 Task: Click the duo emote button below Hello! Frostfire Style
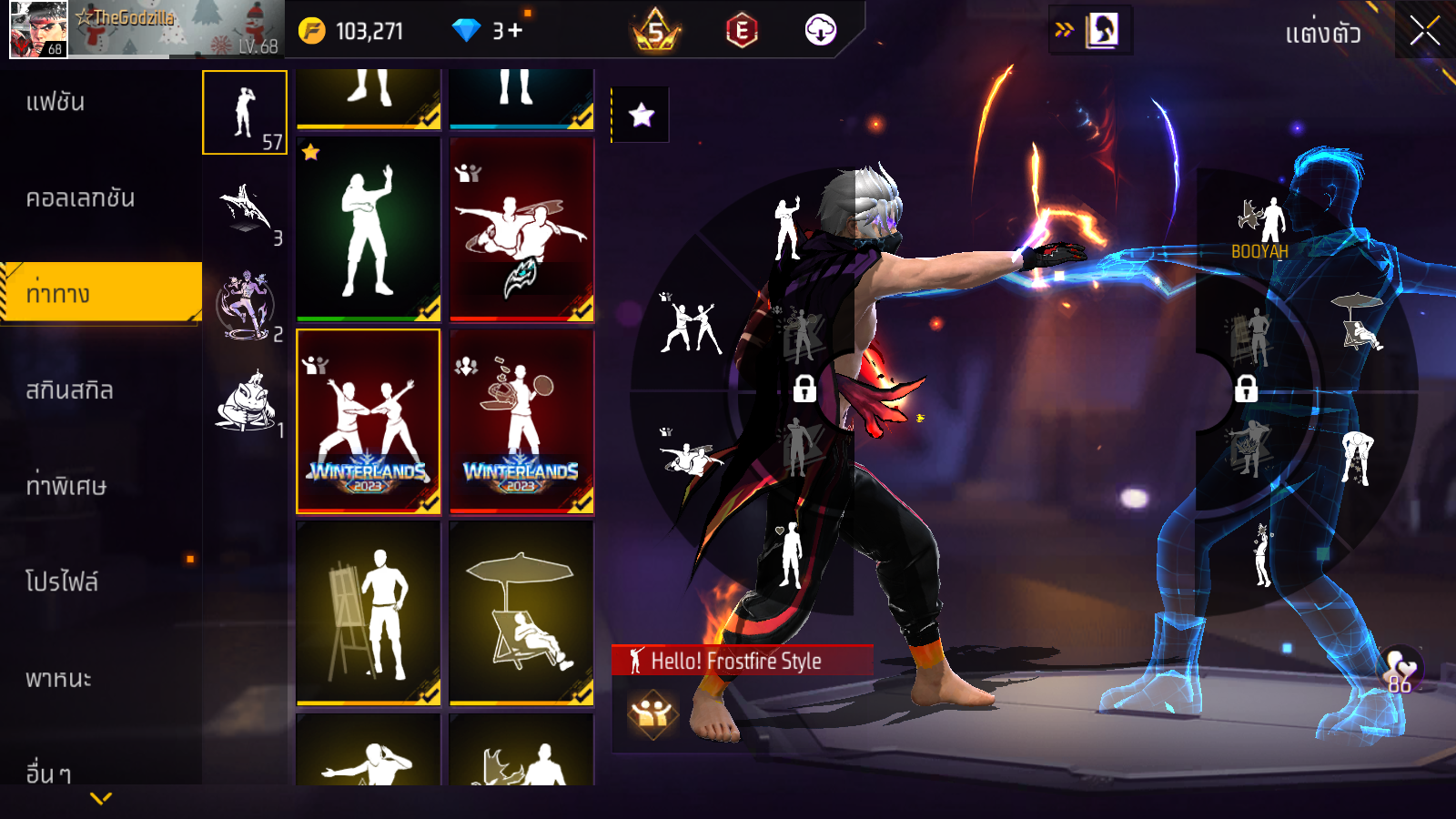coord(652,713)
